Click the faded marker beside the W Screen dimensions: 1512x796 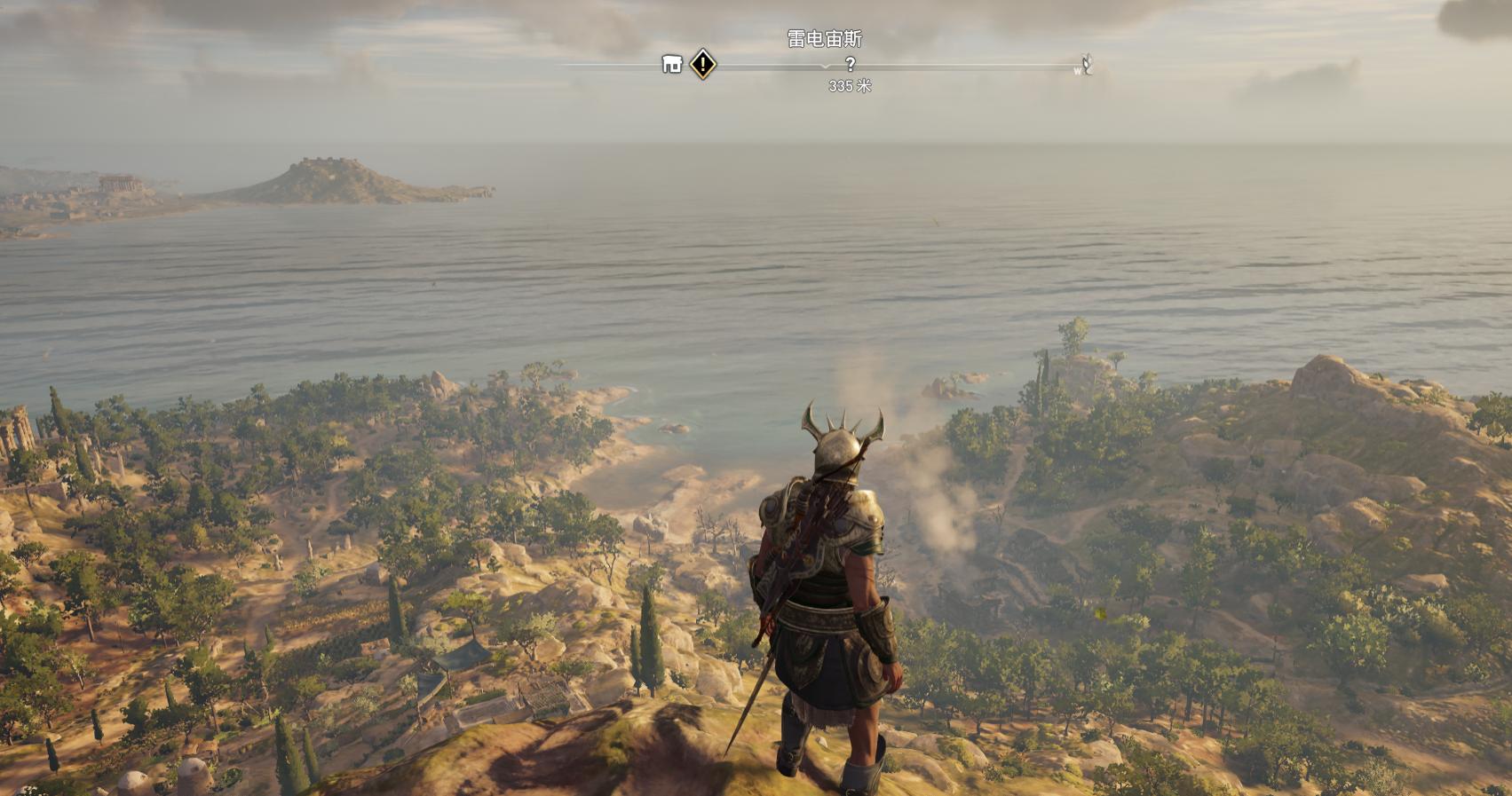pos(1087,64)
